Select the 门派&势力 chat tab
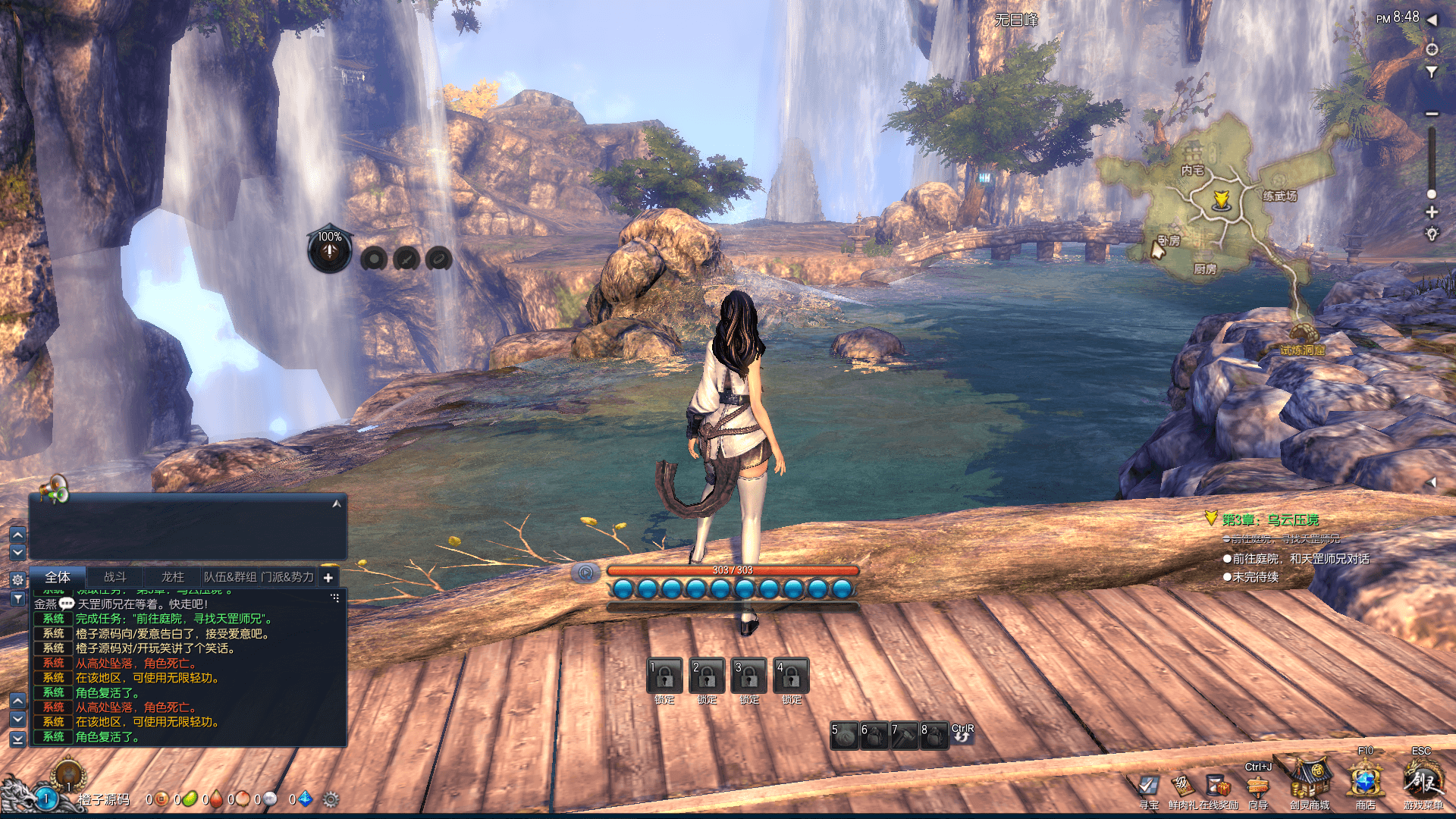 pyautogui.click(x=287, y=577)
